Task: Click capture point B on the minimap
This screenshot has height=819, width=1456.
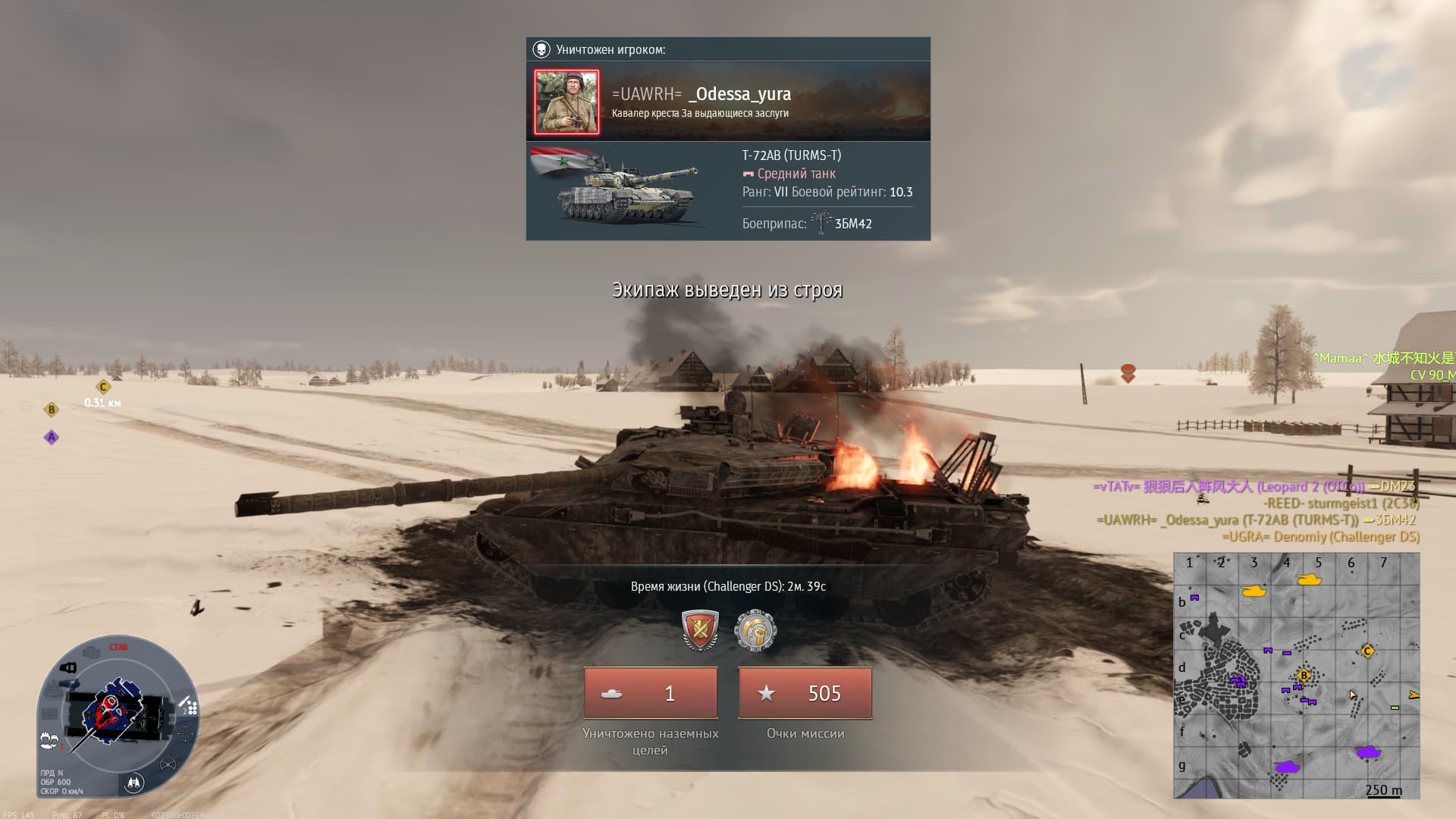Action: pyautogui.click(x=1304, y=675)
